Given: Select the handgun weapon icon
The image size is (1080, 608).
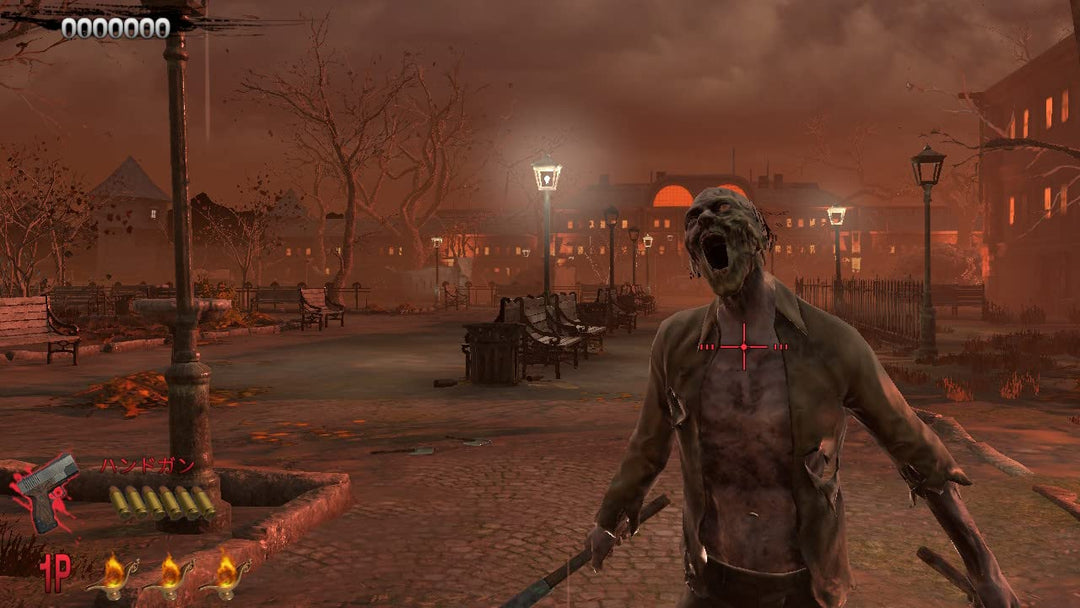Looking at the screenshot, I should click(x=46, y=491).
